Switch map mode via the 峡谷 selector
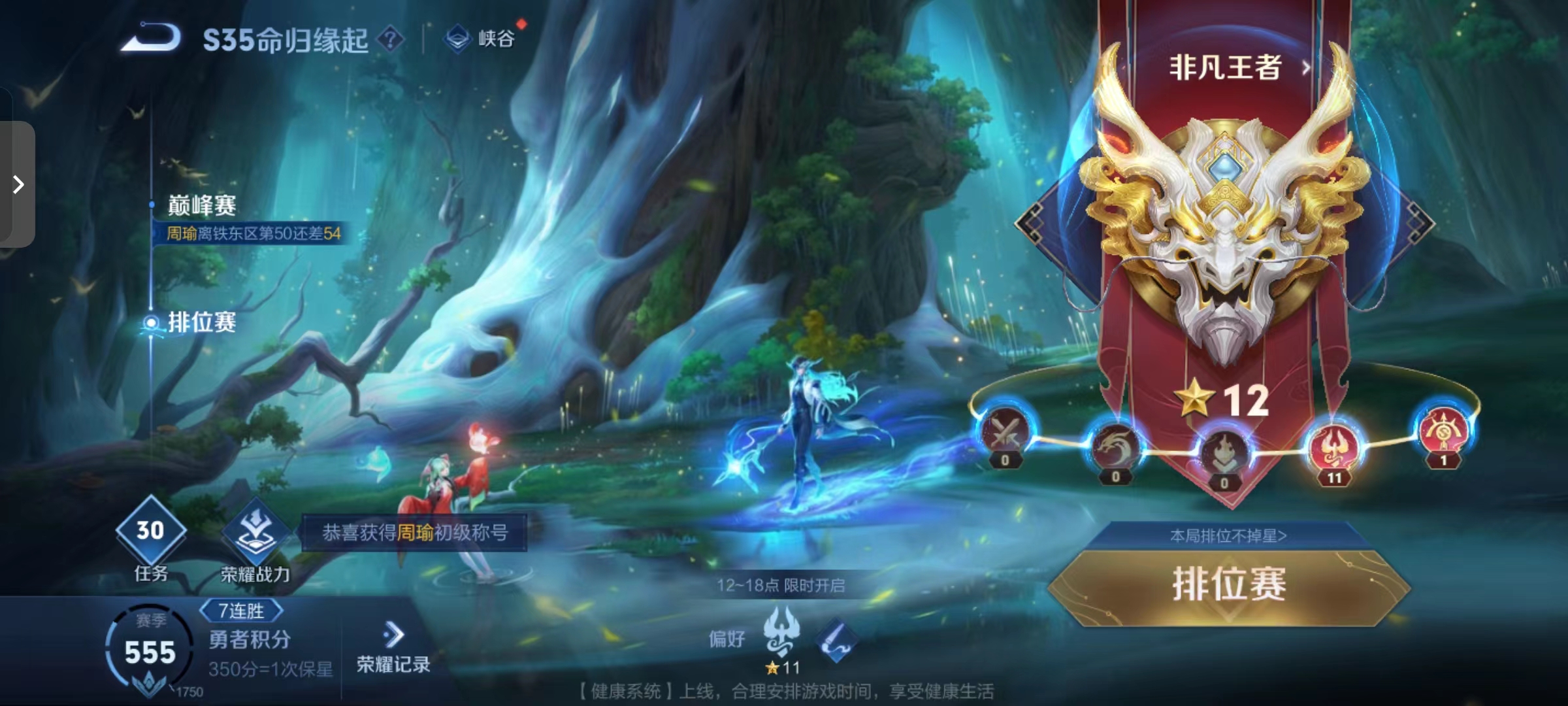The height and width of the screenshot is (706, 1568). click(x=482, y=39)
